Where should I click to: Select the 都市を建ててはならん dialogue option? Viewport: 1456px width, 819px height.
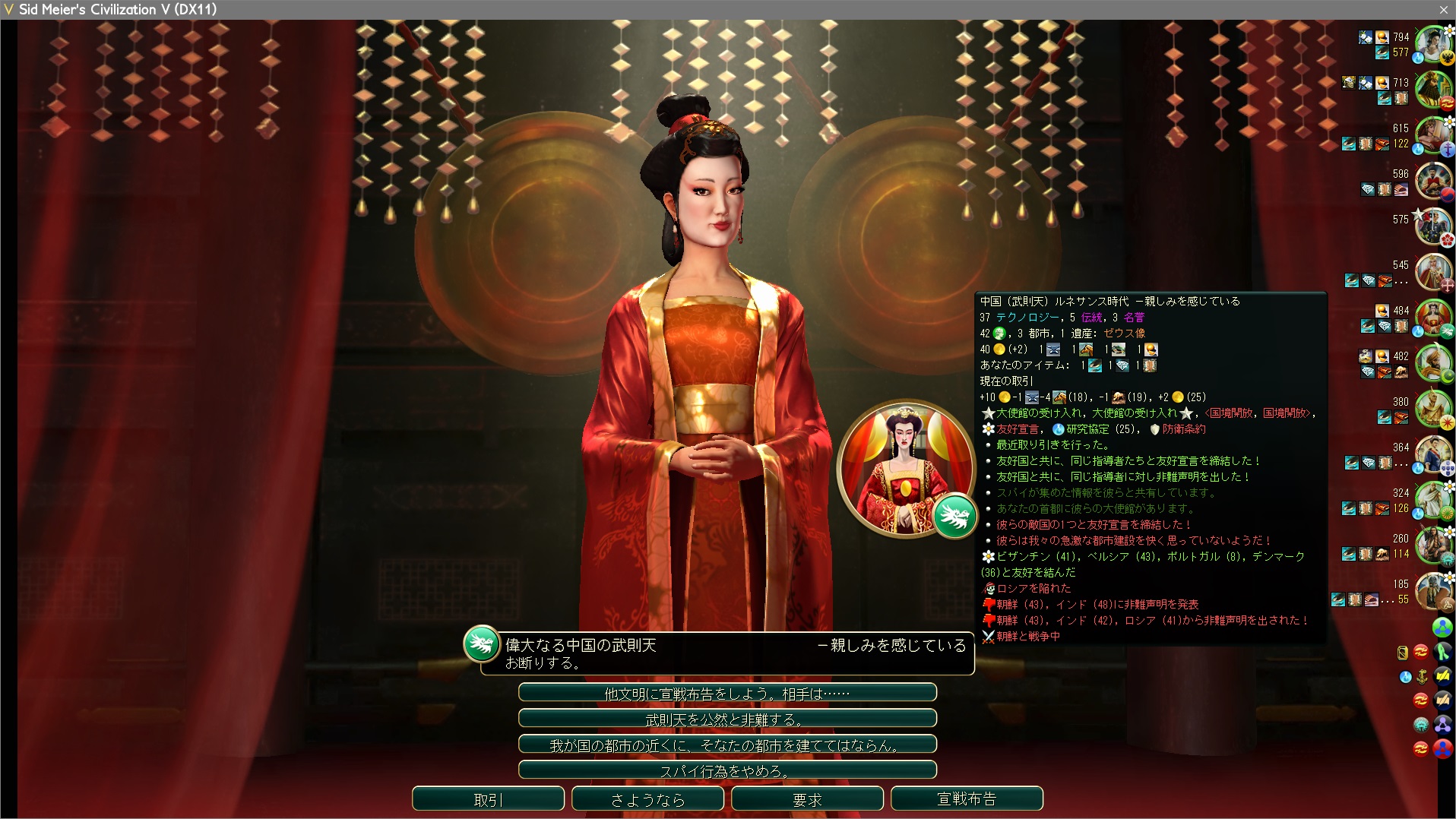[x=727, y=745]
